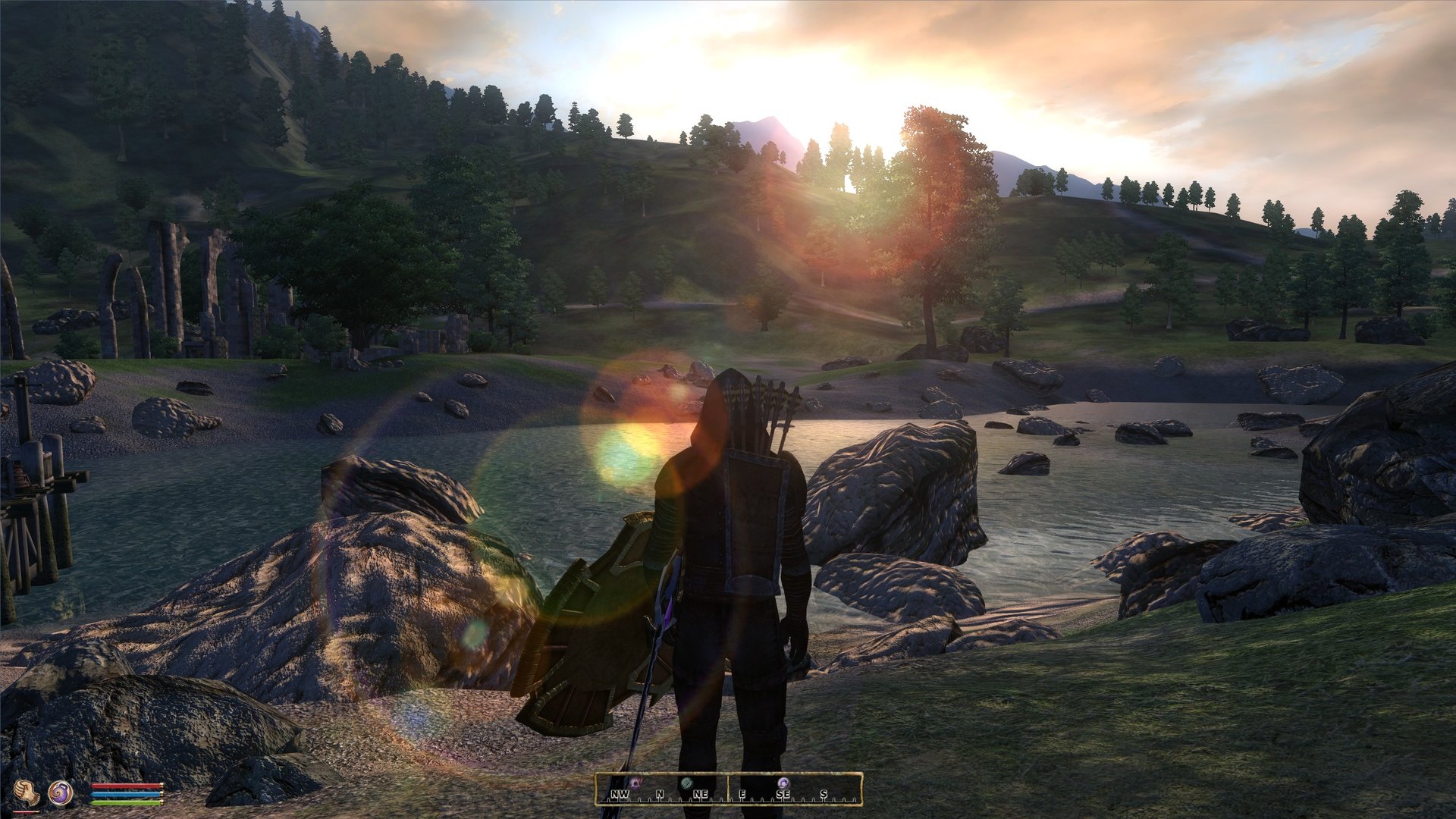
Task: Select the compass marker above SE
Action: 783,782
